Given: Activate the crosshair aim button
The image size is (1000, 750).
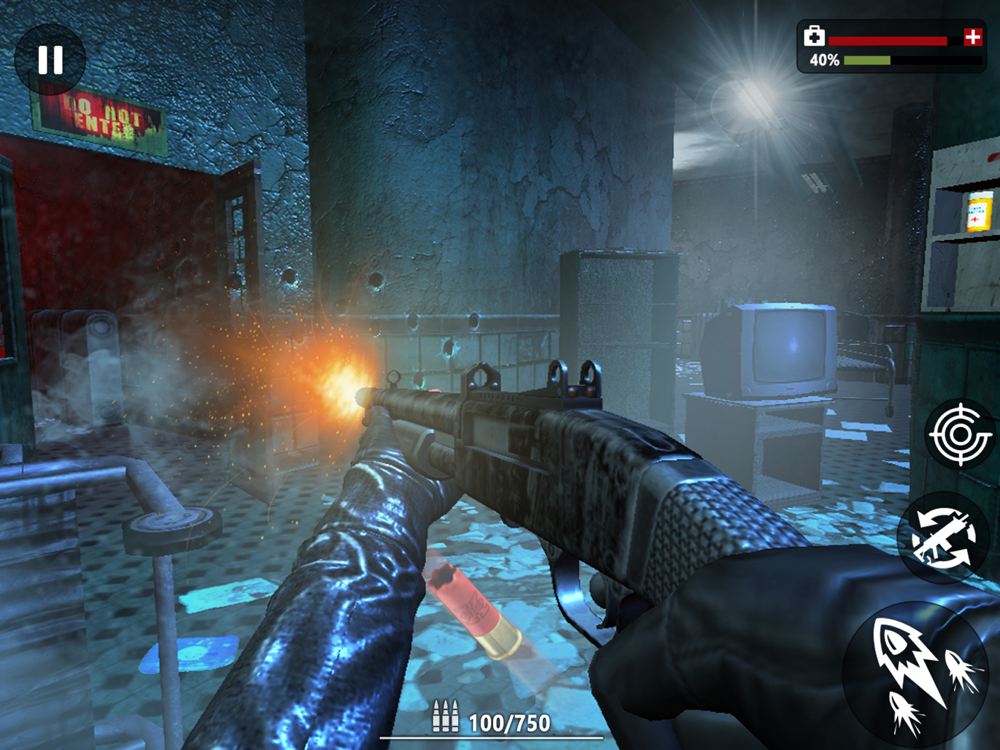Looking at the screenshot, I should coord(960,433).
